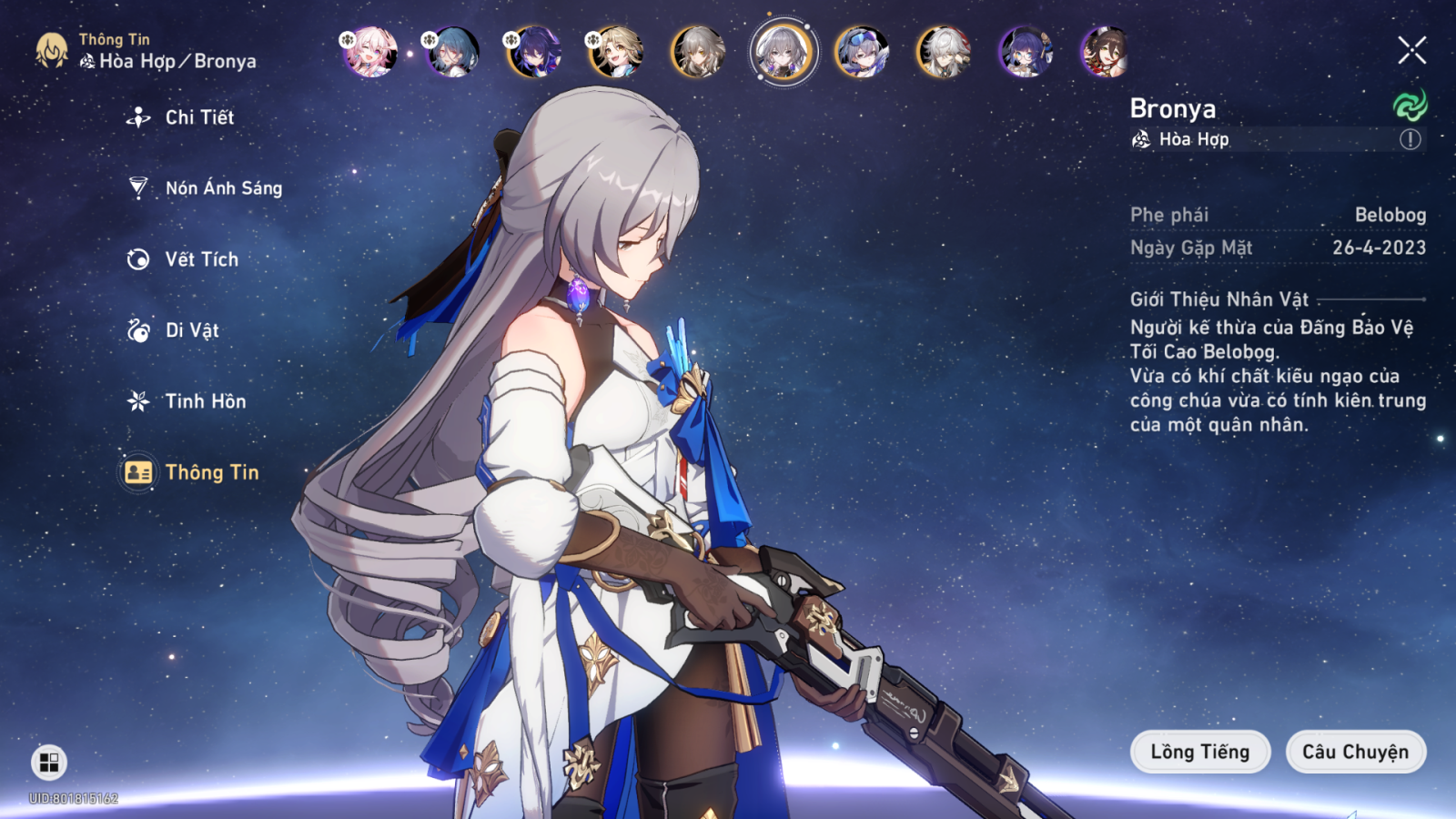Switch to the pink-haired March 7th portrait
The image size is (1456, 819).
(x=370, y=51)
